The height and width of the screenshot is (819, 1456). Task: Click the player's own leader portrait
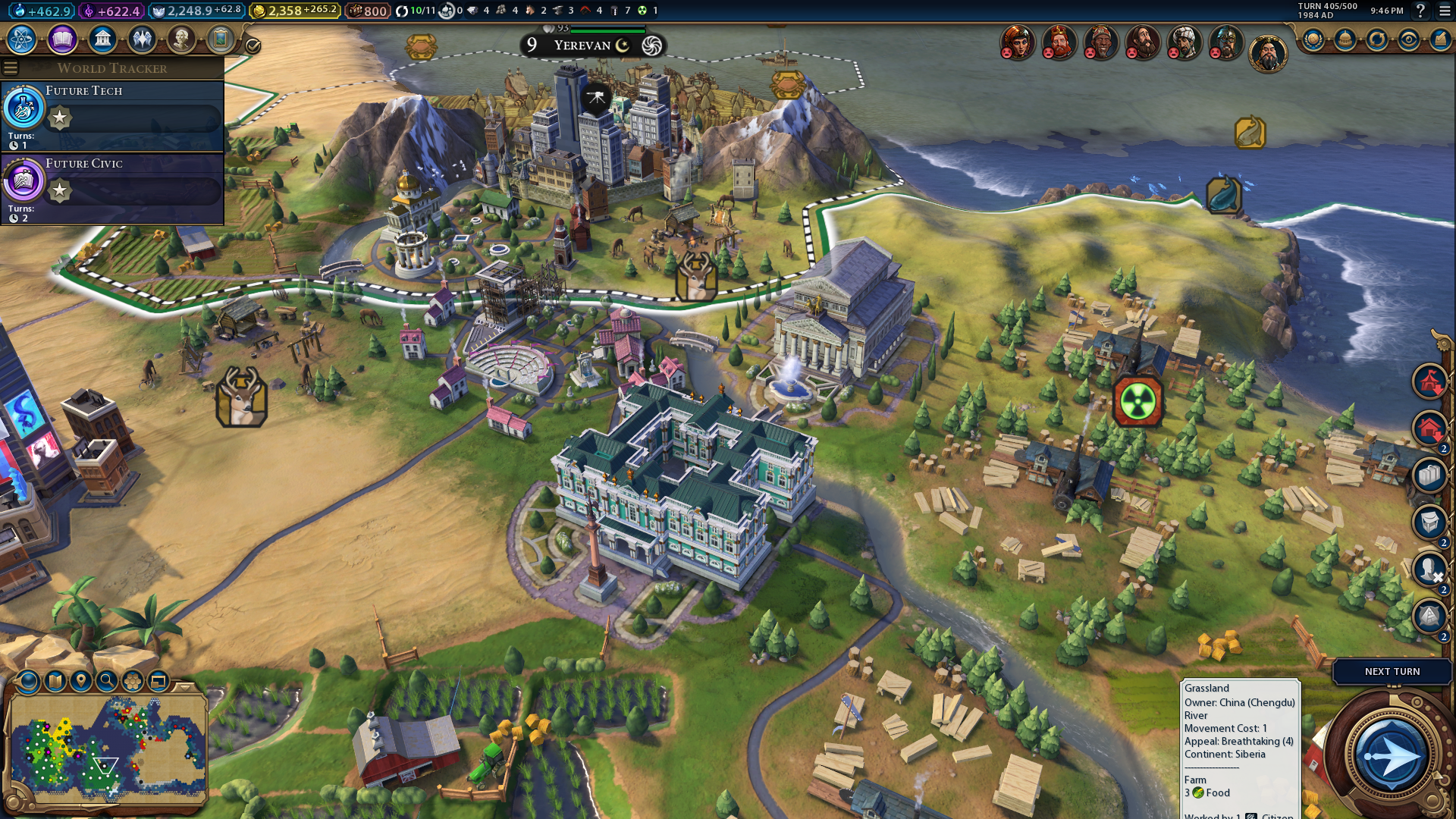[x=1268, y=54]
